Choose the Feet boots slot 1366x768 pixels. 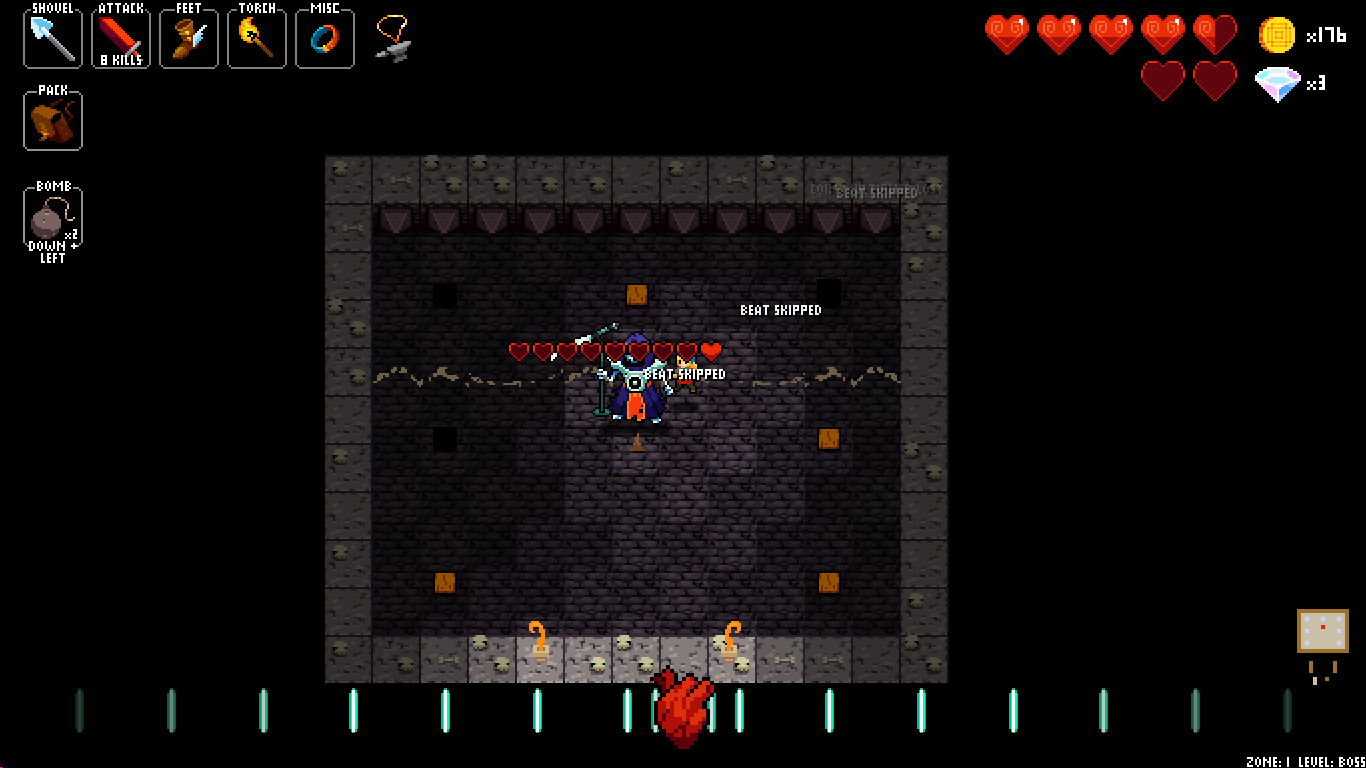pyautogui.click(x=189, y=38)
